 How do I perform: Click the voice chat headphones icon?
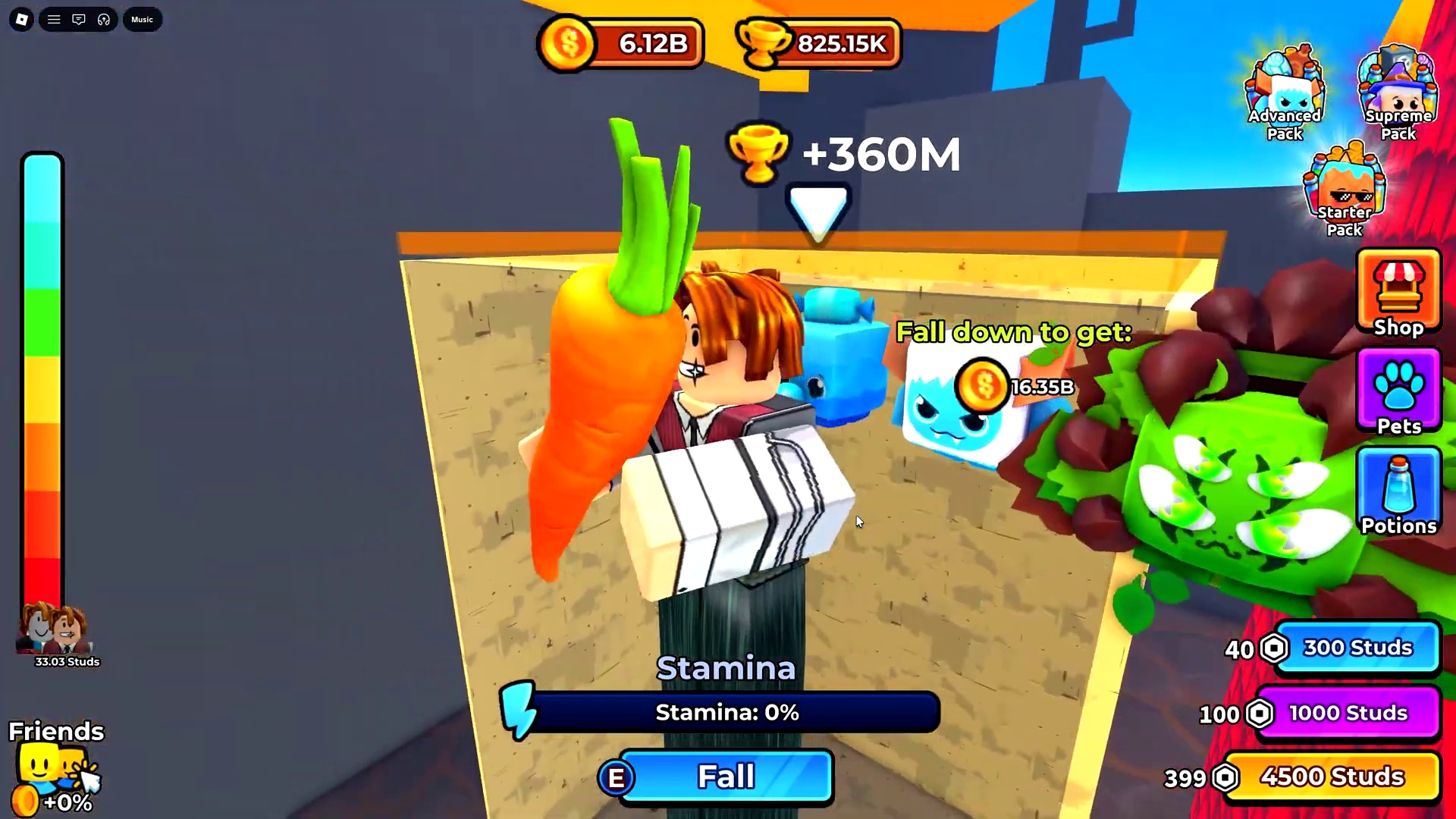(x=104, y=19)
